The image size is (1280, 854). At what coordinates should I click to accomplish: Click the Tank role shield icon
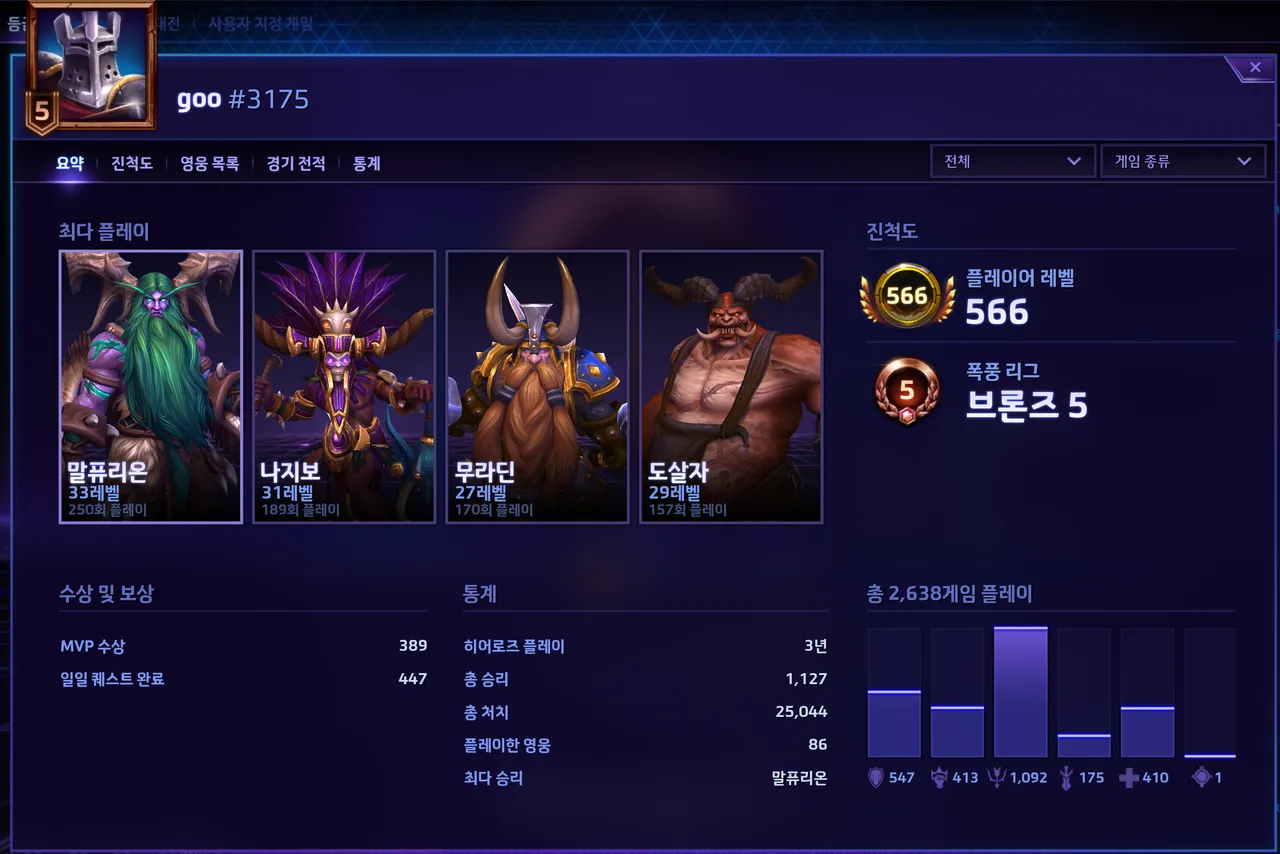874,776
